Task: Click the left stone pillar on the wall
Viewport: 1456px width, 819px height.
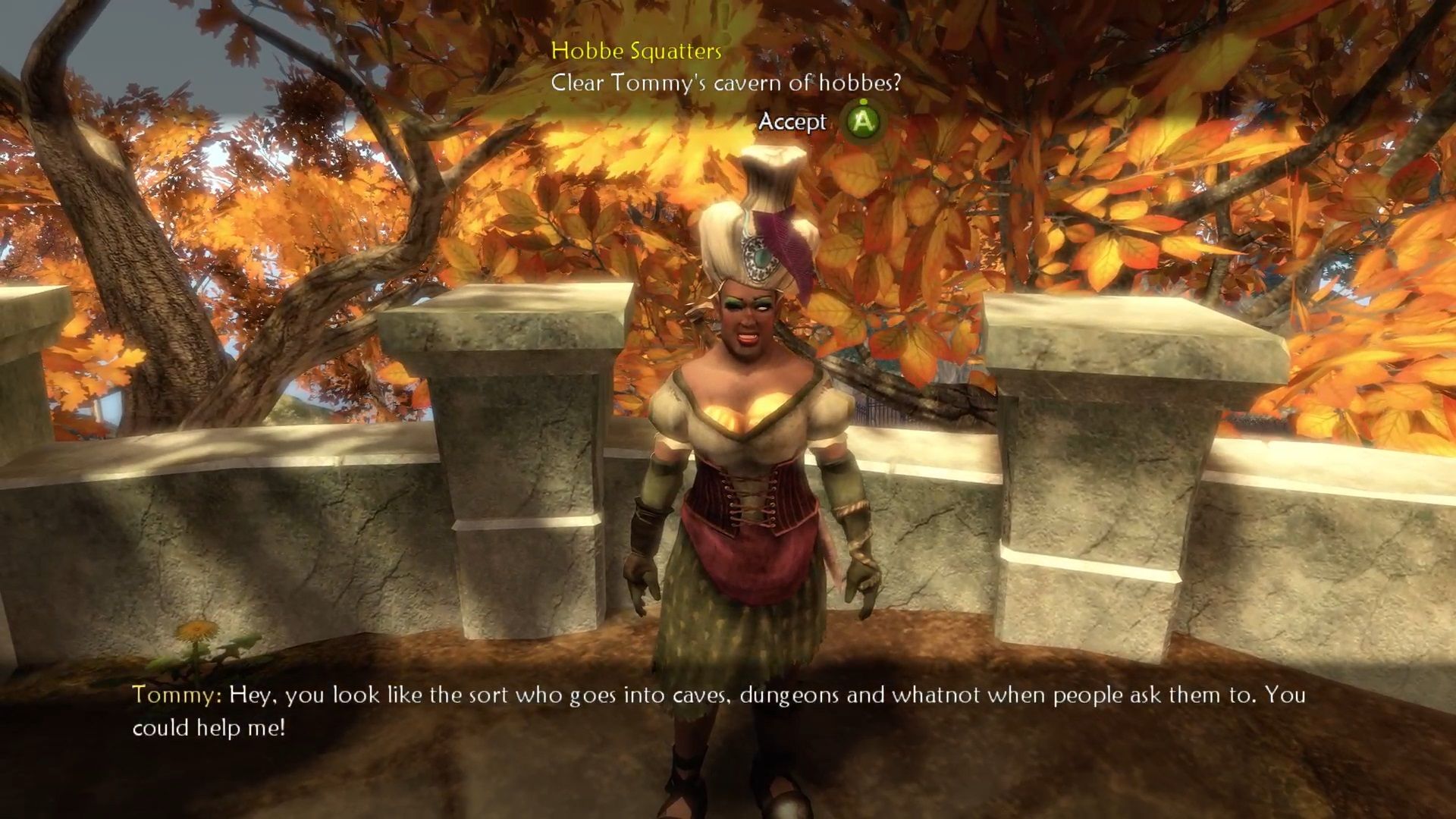Action: click(523, 455)
